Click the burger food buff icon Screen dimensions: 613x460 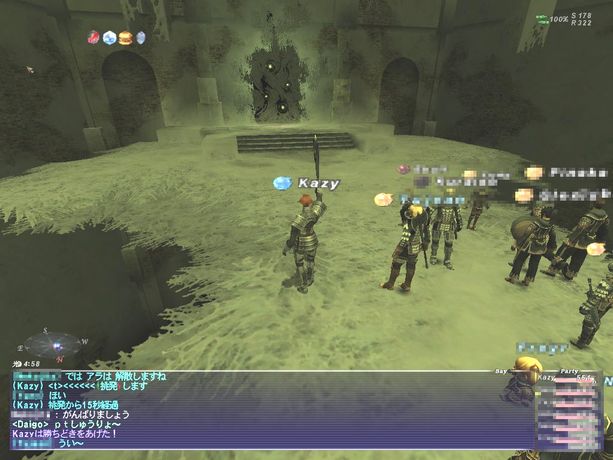tap(125, 37)
